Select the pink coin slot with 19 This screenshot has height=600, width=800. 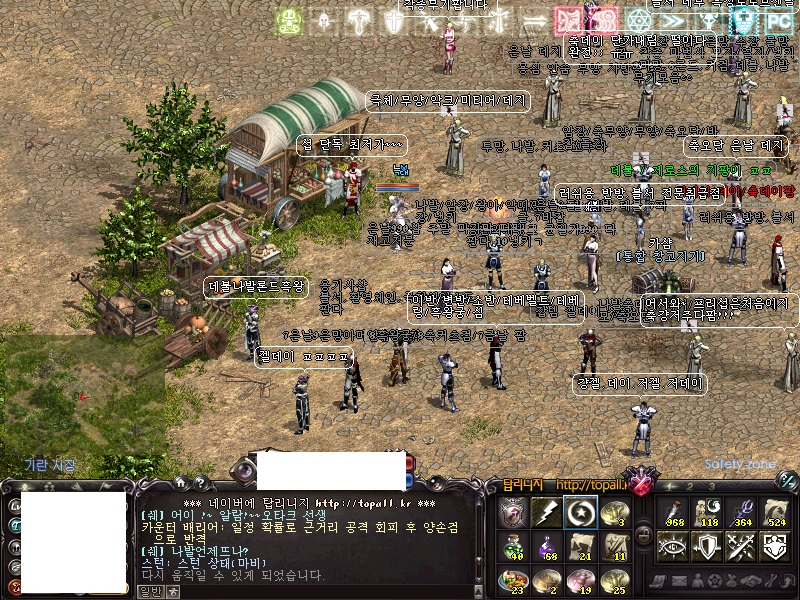coord(580,578)
